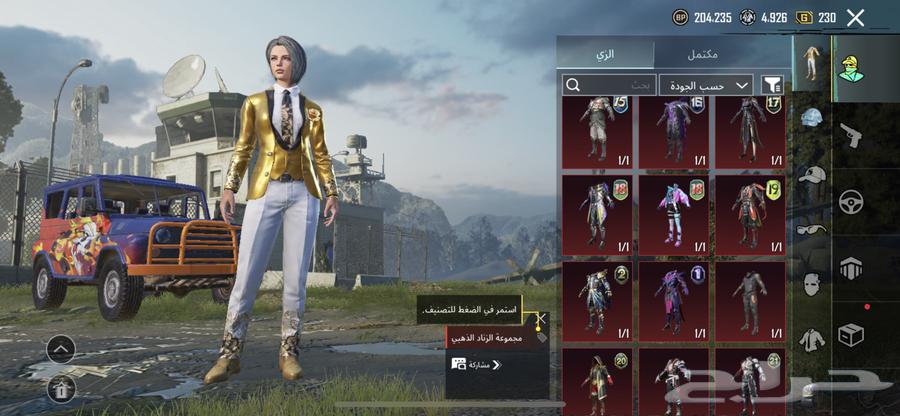This screenshot has height=416, width=900.
Task: Choose the blue armored outfit with badge 2
Action: click(x=596, y=298)
